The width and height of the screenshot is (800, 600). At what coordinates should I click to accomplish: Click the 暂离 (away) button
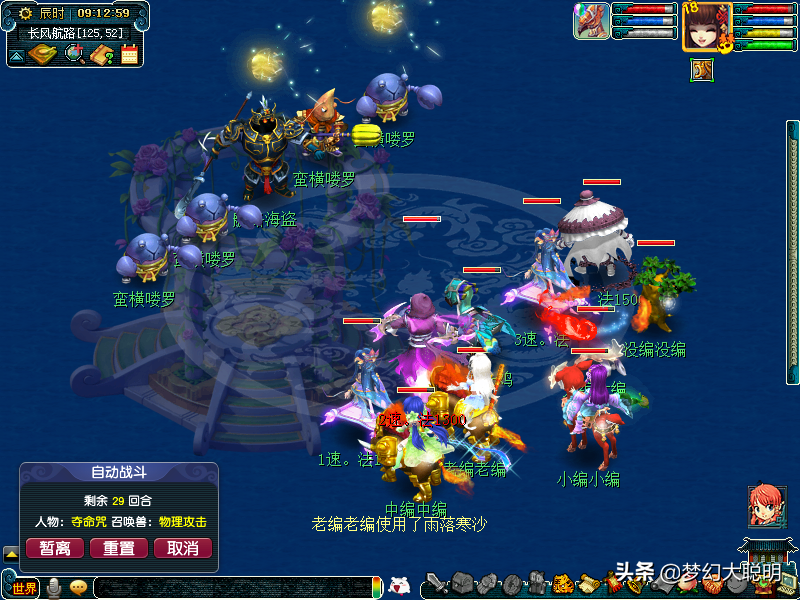[54, 548]
